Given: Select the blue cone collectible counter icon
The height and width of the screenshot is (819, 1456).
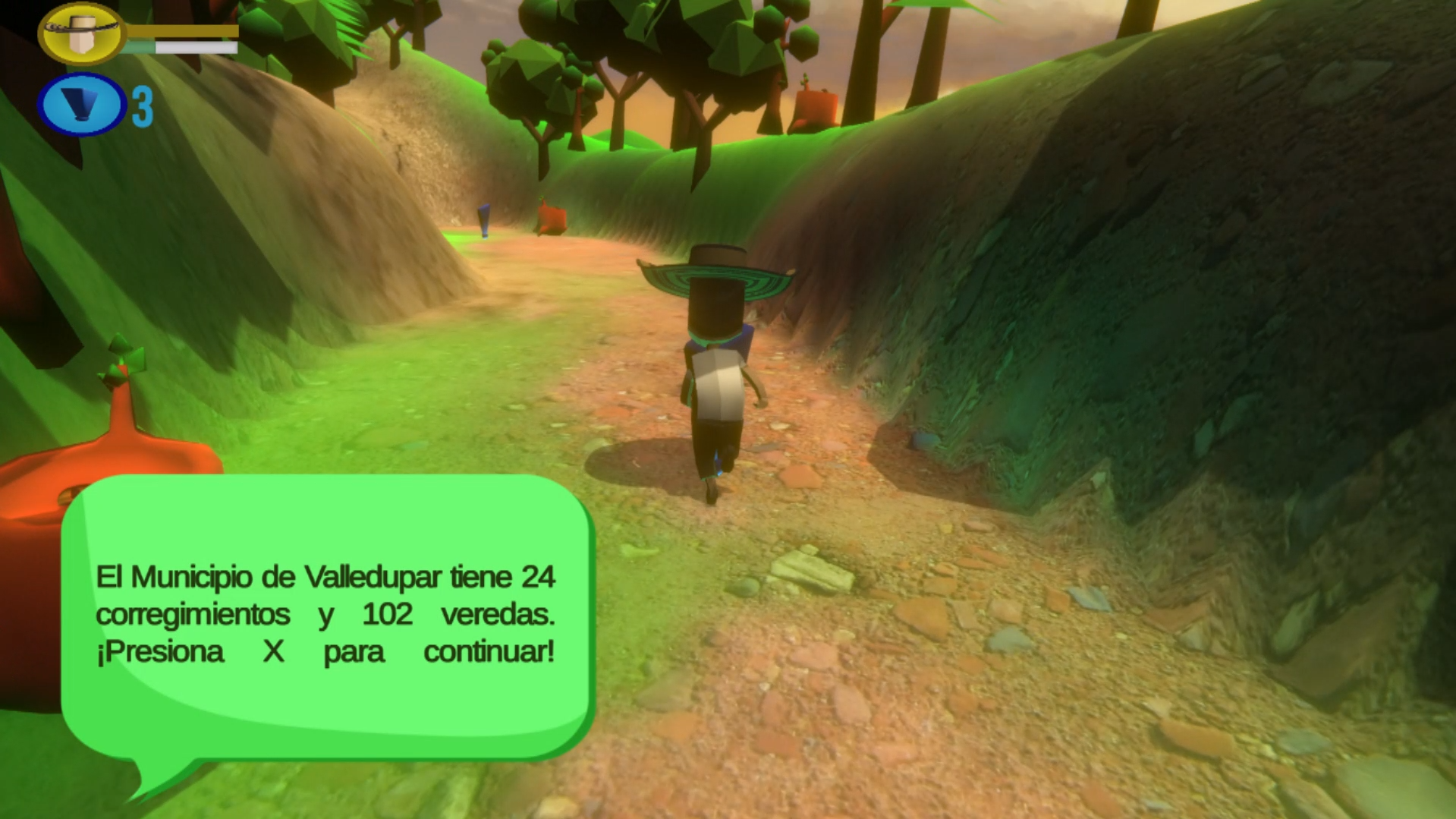Looking at the screenshot, I should tap(80, 104).
